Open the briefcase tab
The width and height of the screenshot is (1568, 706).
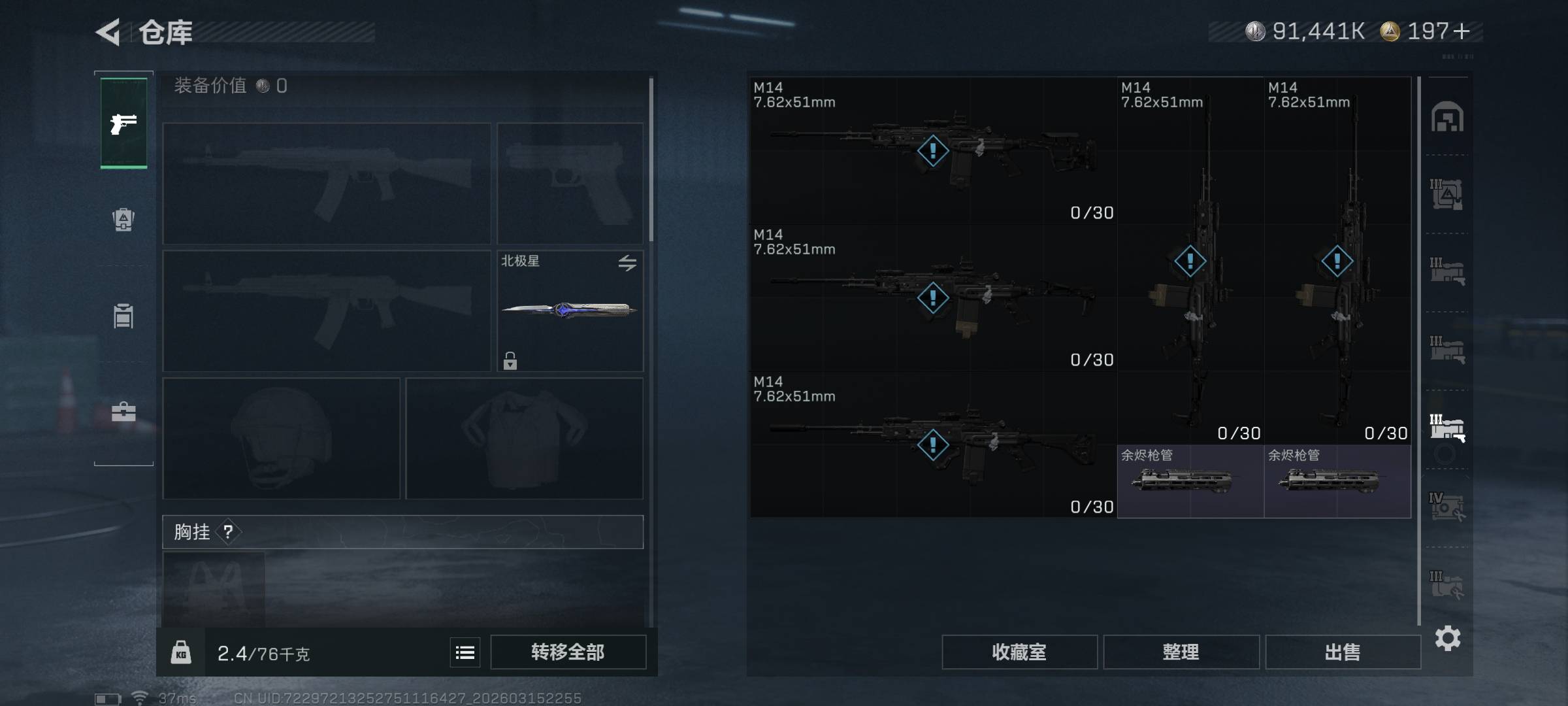coord(123,412)
